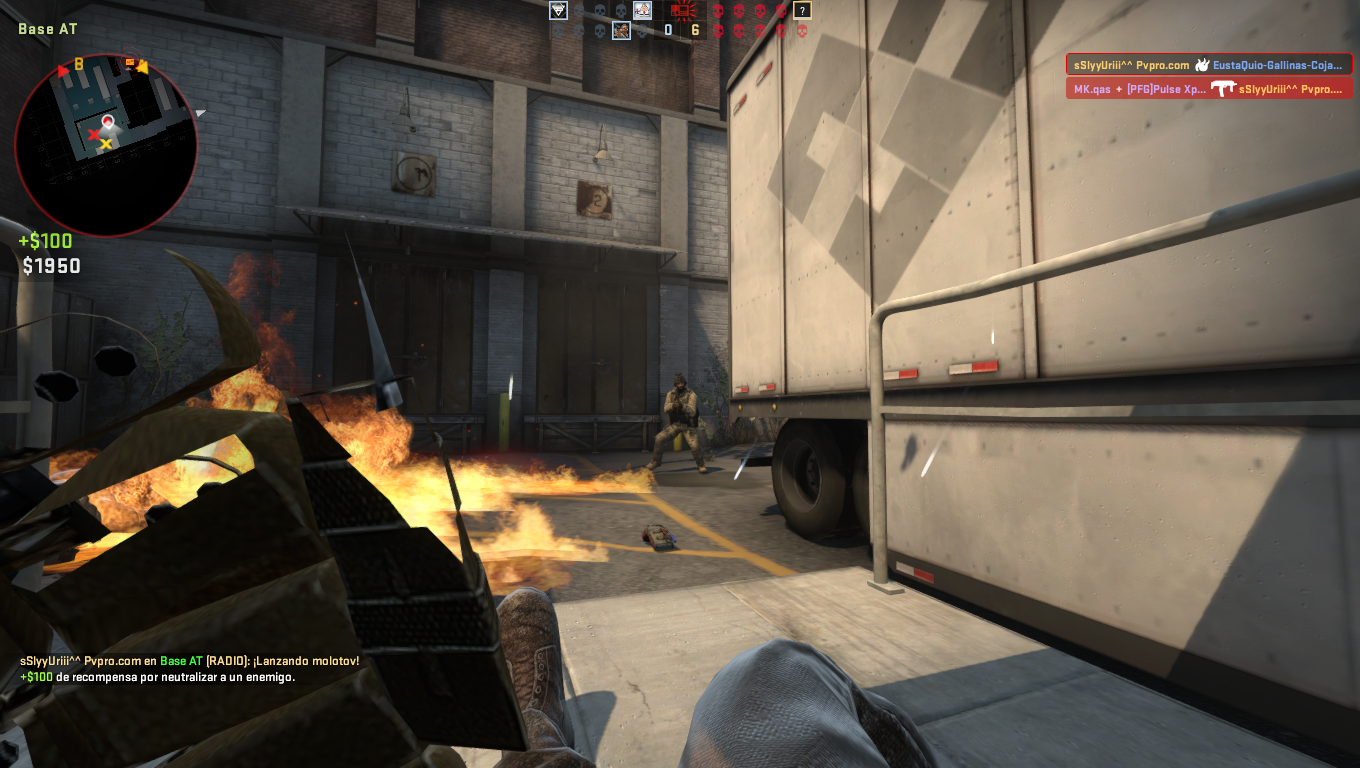Viewport: 1360px width, 768px height.
Task: Select the B bombsite marker on radar
Action: point(78,66)
